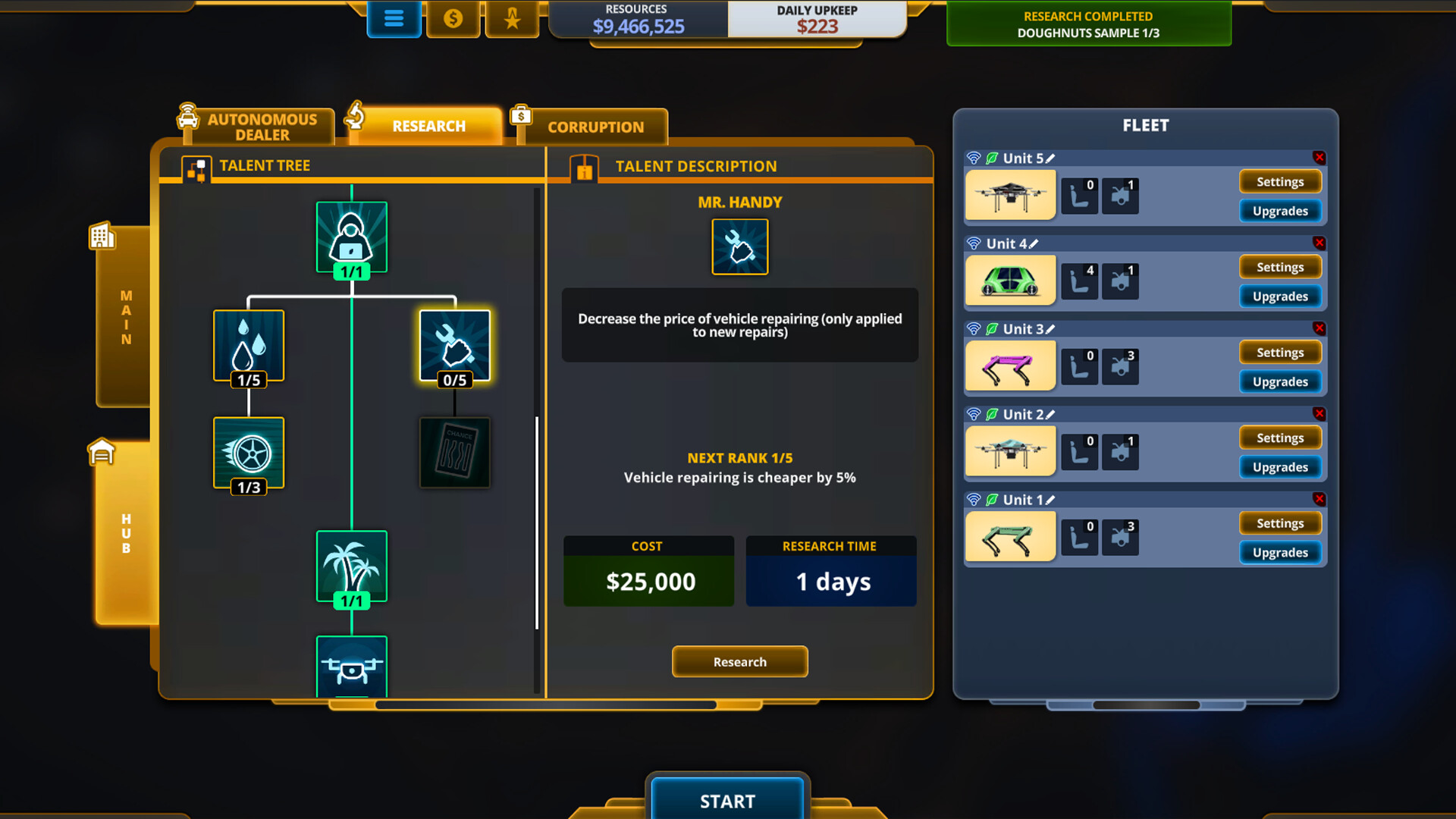1456x819 pixels.
Task: Select the water drop talent in the tree
Action: click(248, 345)
